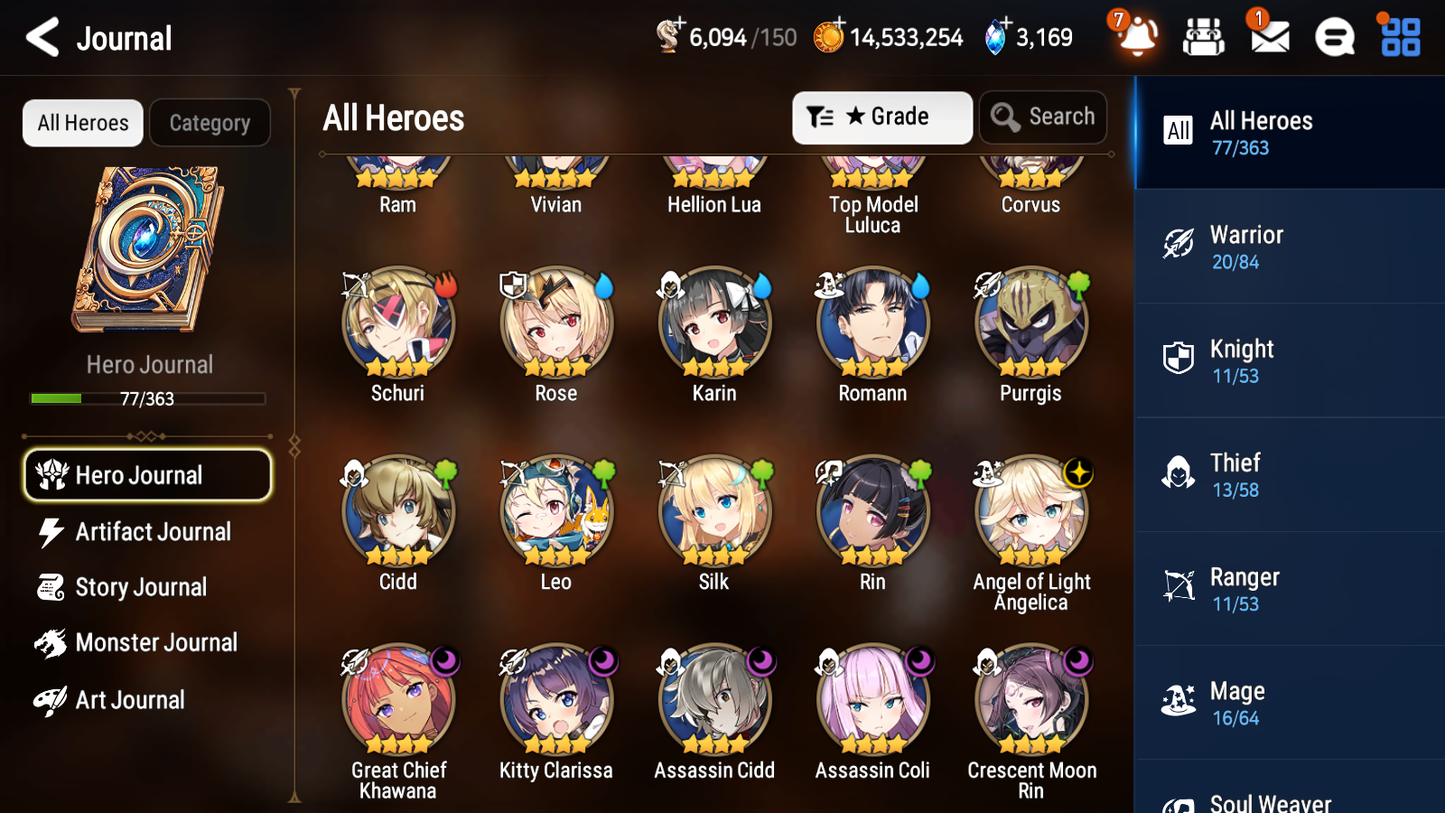This screenshot has width=1445, height=813.
Task: Click the Hero Journal progress bar
Action: [148, 398]
